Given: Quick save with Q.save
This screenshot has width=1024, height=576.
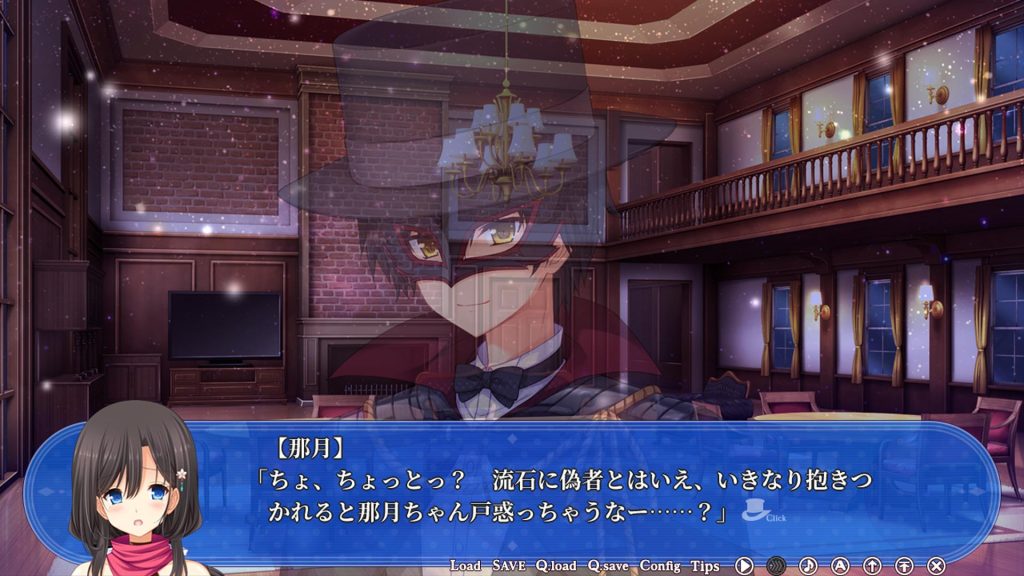Looking at the screenshot, I should [x=608, y=566].
